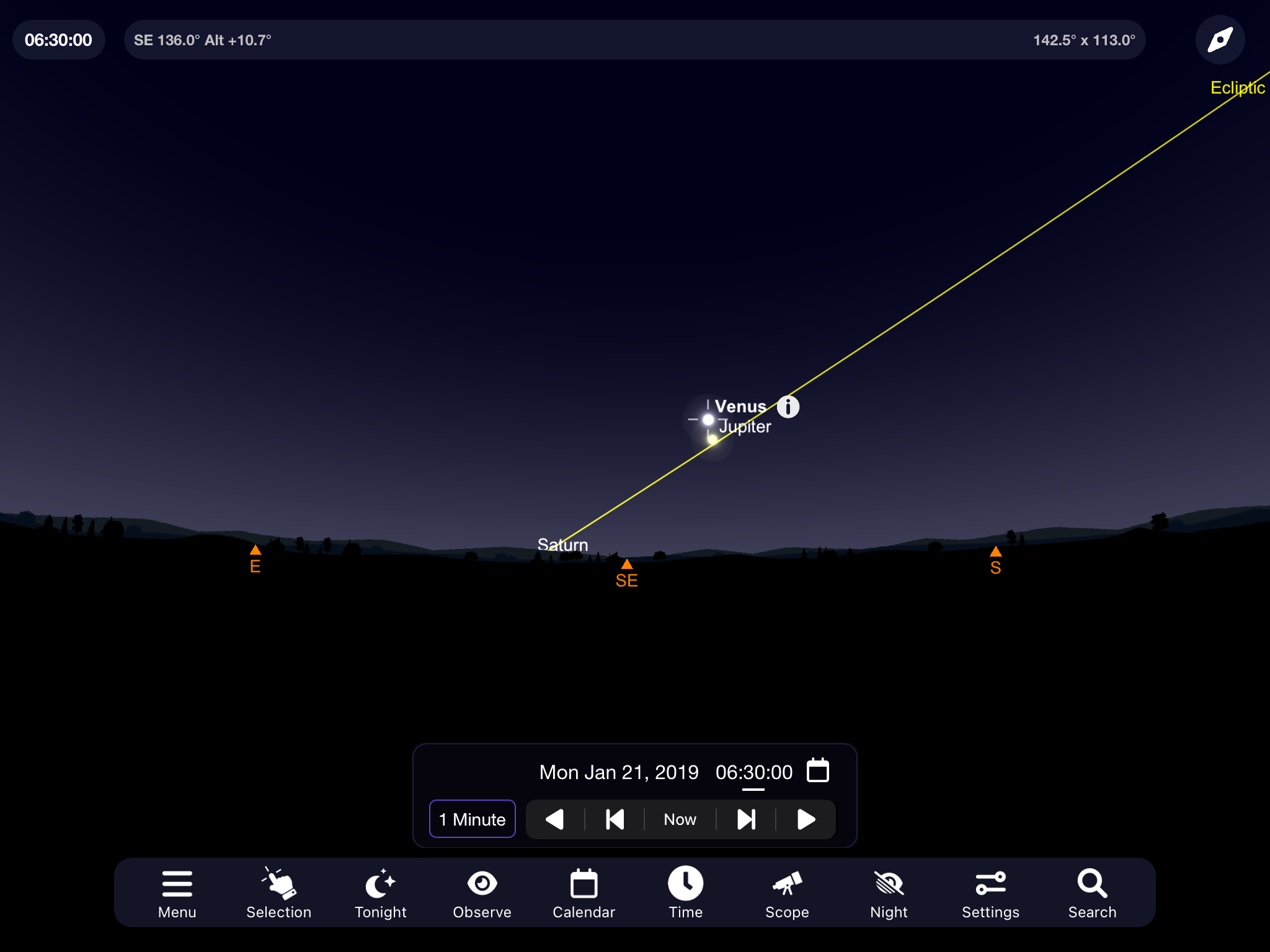Viewport: 1270px width, 952px height.
Task: Open the Scope view
Action: [787, 893]
